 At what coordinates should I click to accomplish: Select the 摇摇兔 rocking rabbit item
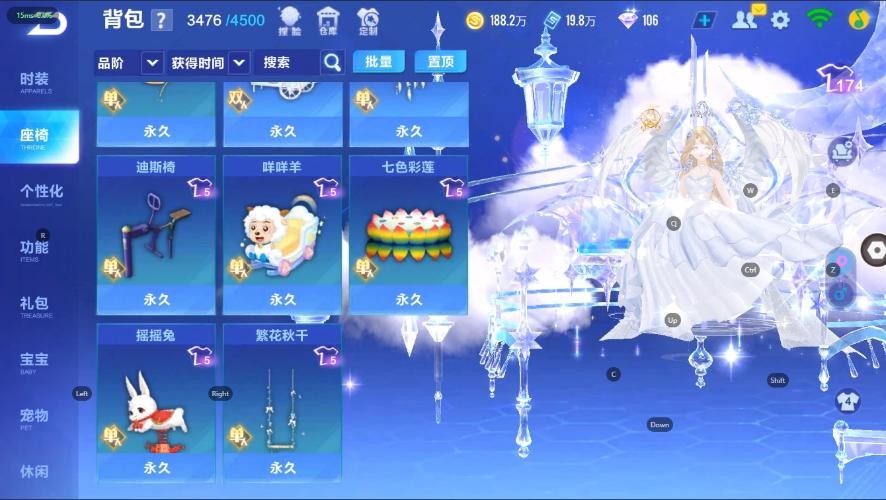pyautogui.click(x=156, y=402)
